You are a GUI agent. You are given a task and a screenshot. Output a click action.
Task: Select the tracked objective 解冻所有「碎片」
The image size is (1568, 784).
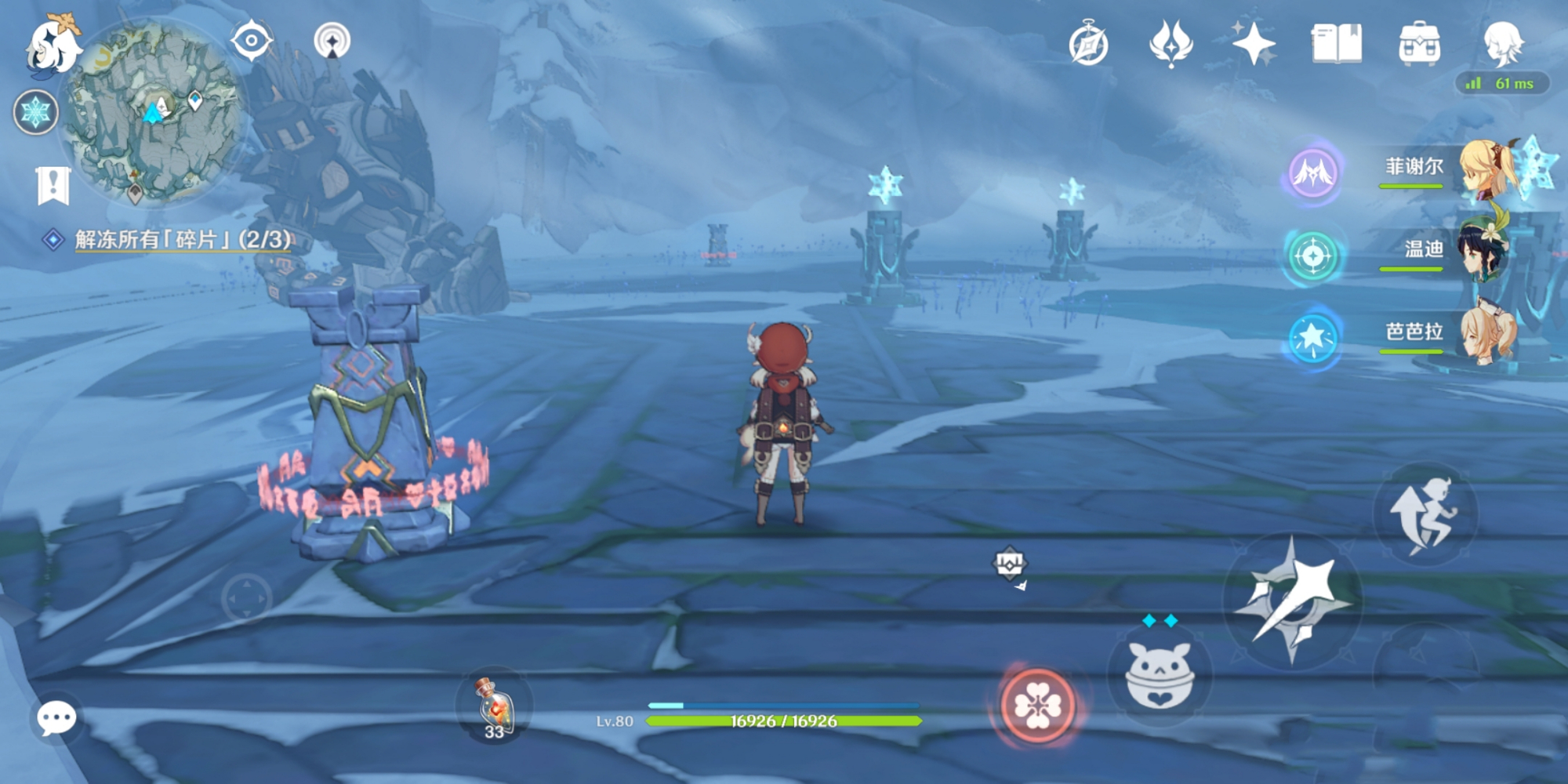182,239
